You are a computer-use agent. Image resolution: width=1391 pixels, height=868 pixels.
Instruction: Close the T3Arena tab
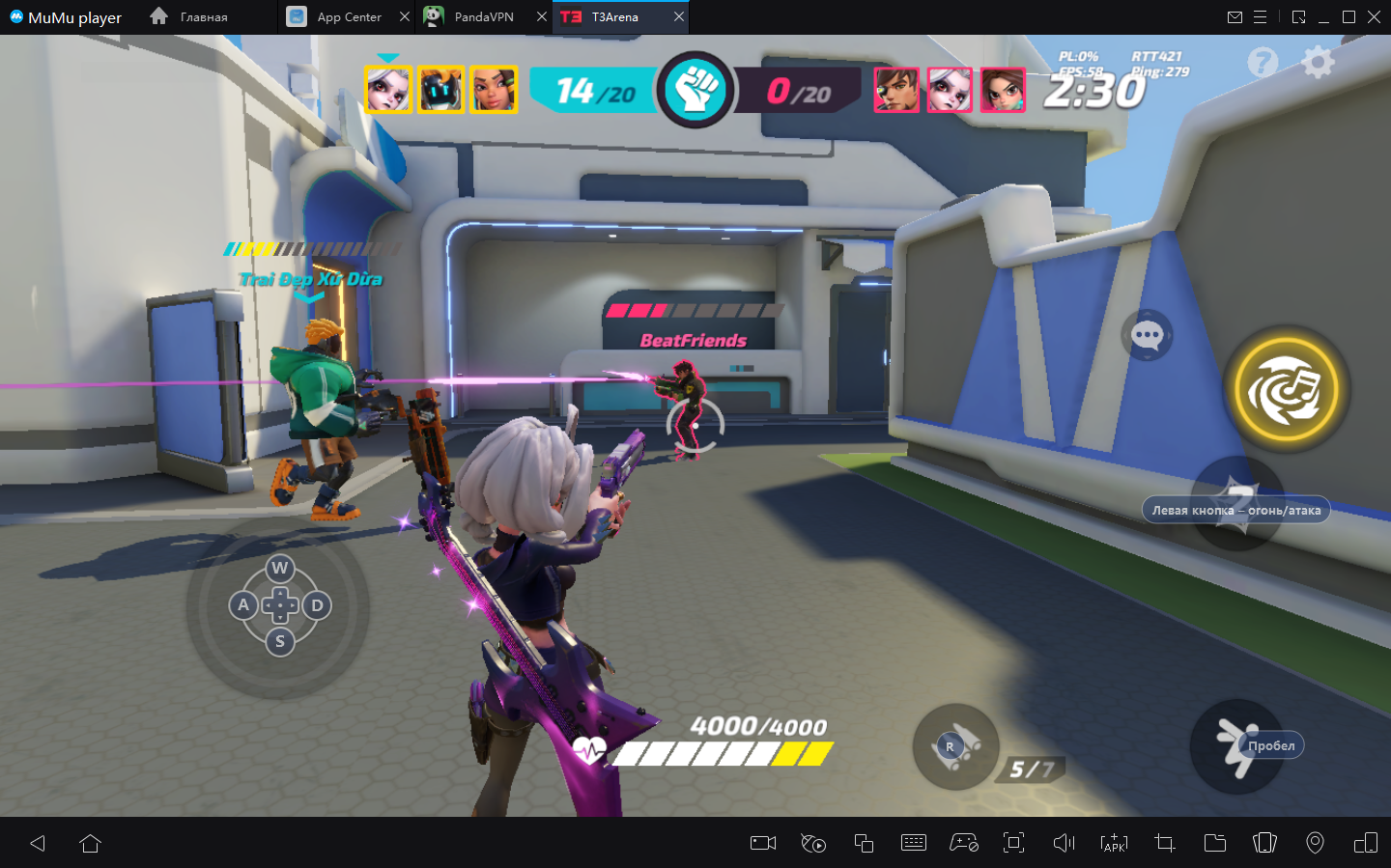click(x=679, y=17)
